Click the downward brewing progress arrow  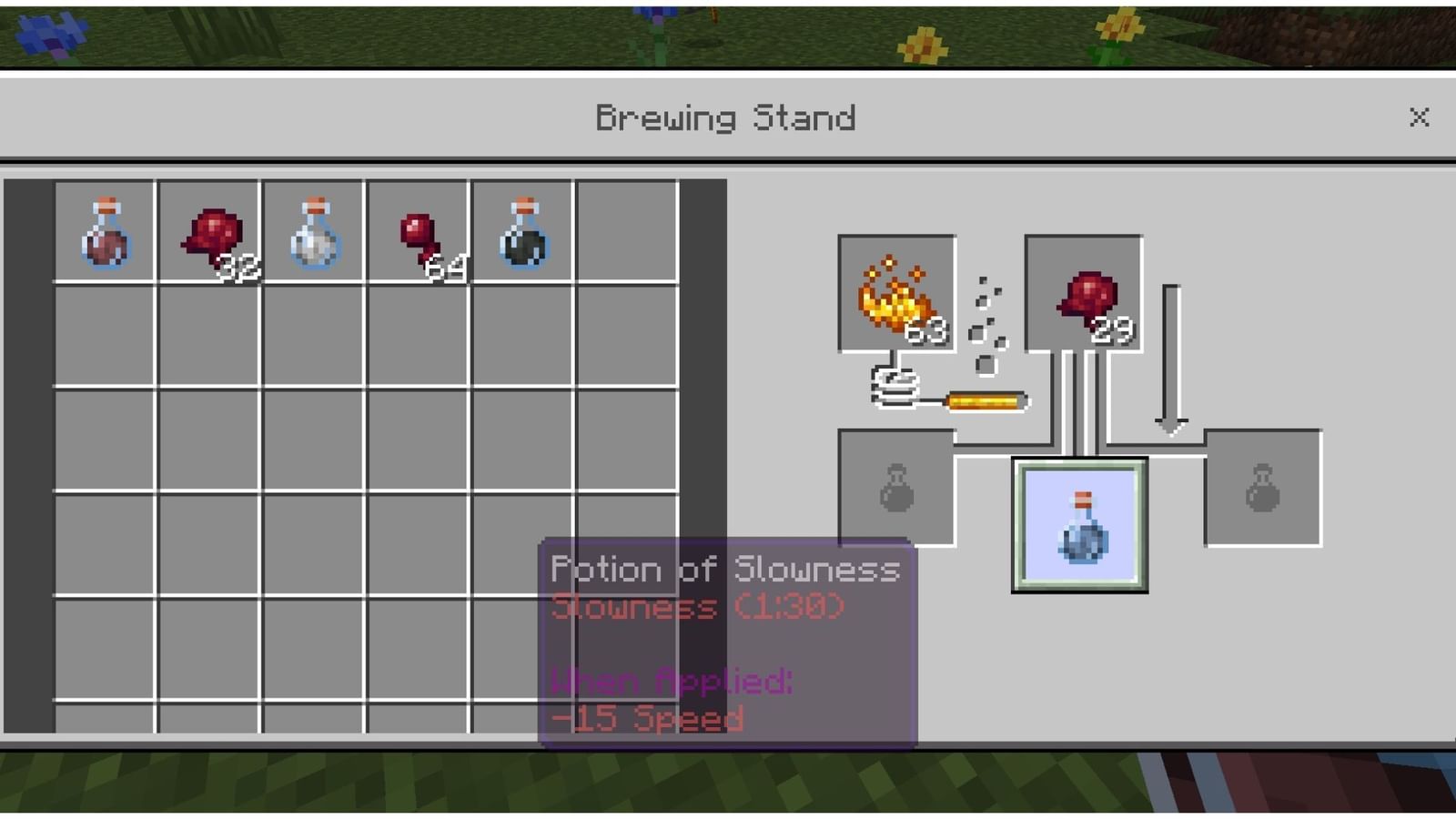click(x=1169, y=355)
